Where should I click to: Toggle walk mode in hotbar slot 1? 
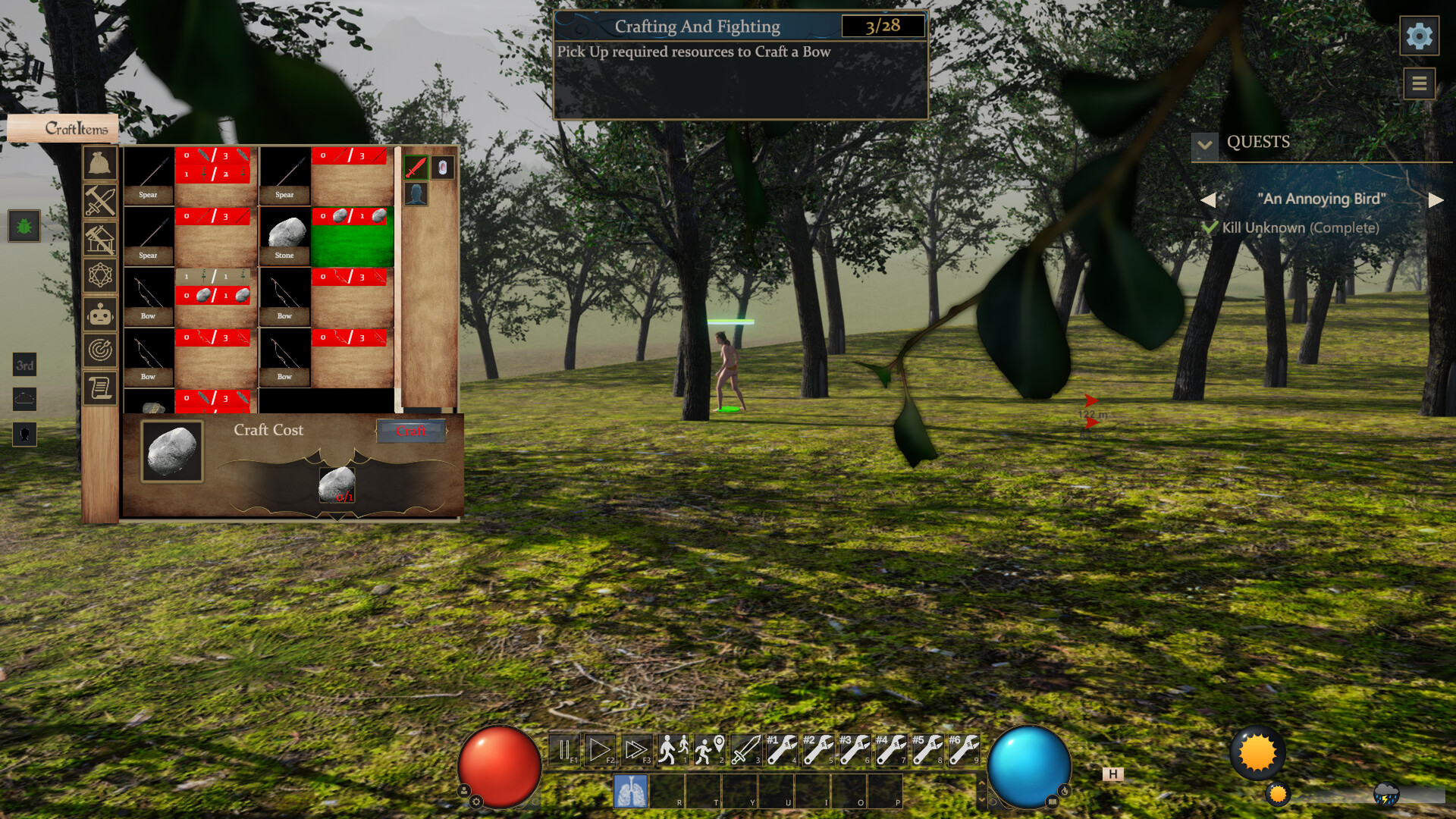pos(673,751)
